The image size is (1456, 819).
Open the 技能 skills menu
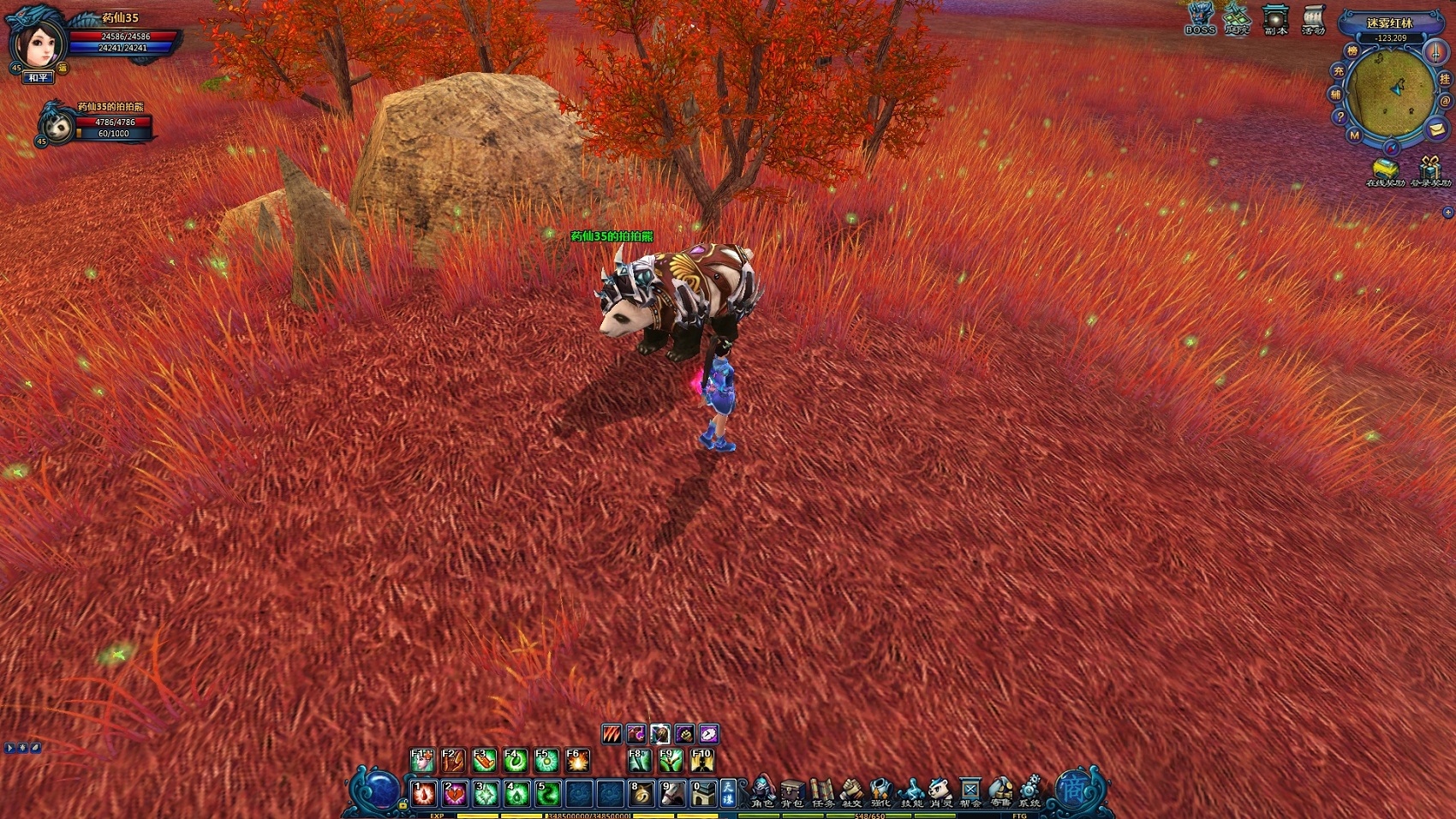pyautogui.click(x=911, y=791)
